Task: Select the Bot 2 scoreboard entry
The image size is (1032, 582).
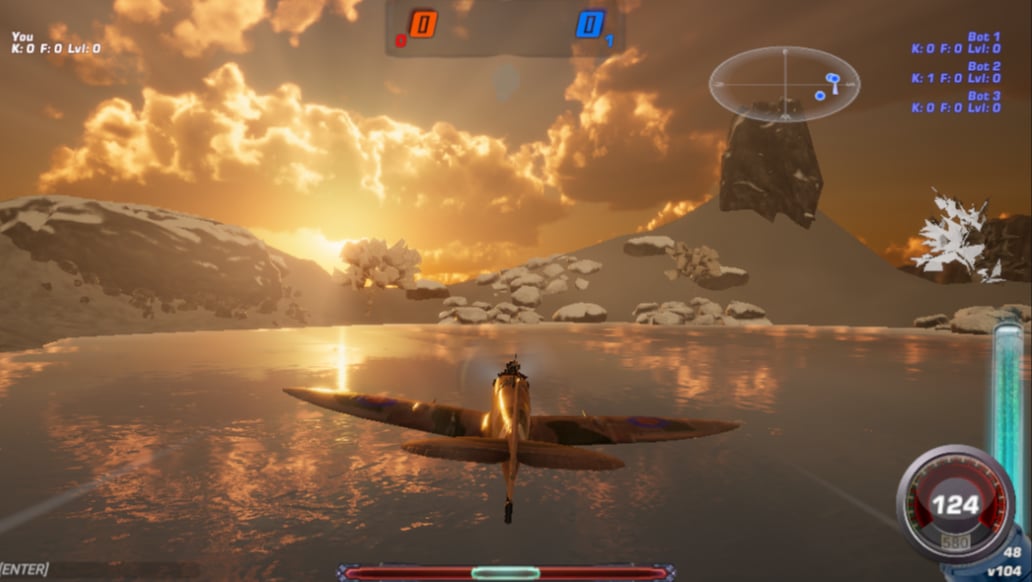Action: click(956, 72)
